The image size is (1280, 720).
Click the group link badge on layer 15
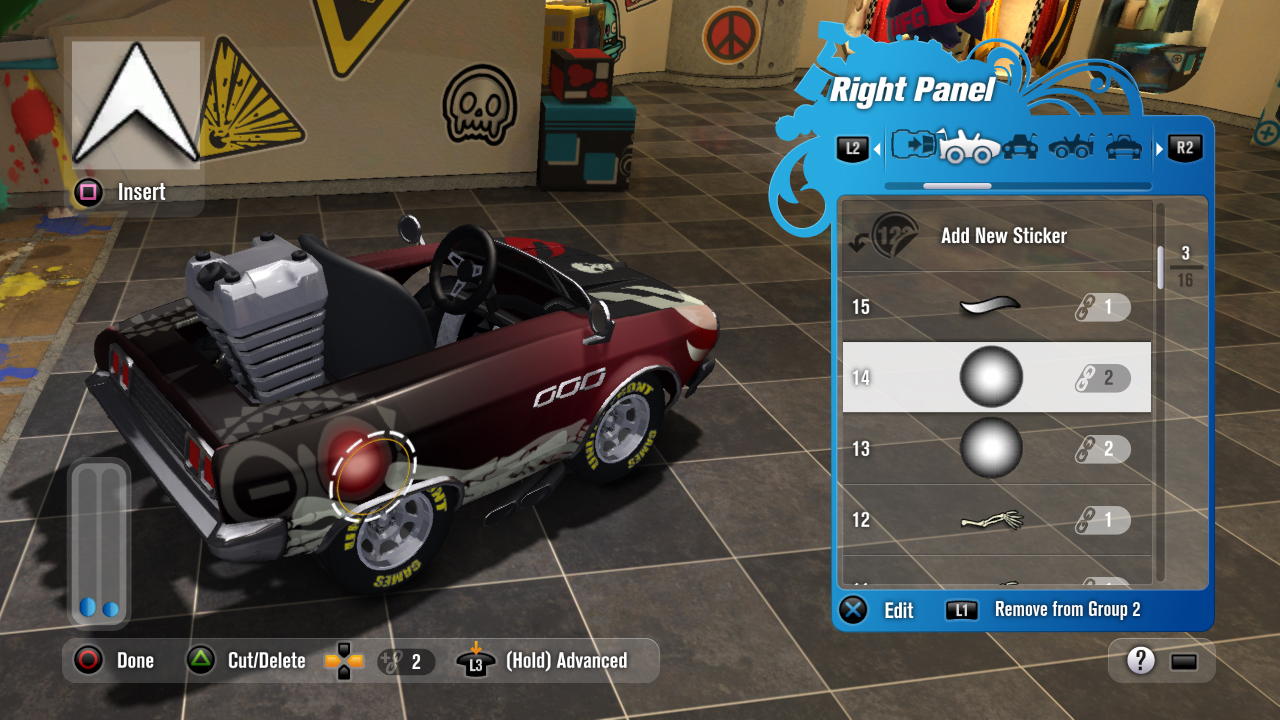(x=1102, y=307)
